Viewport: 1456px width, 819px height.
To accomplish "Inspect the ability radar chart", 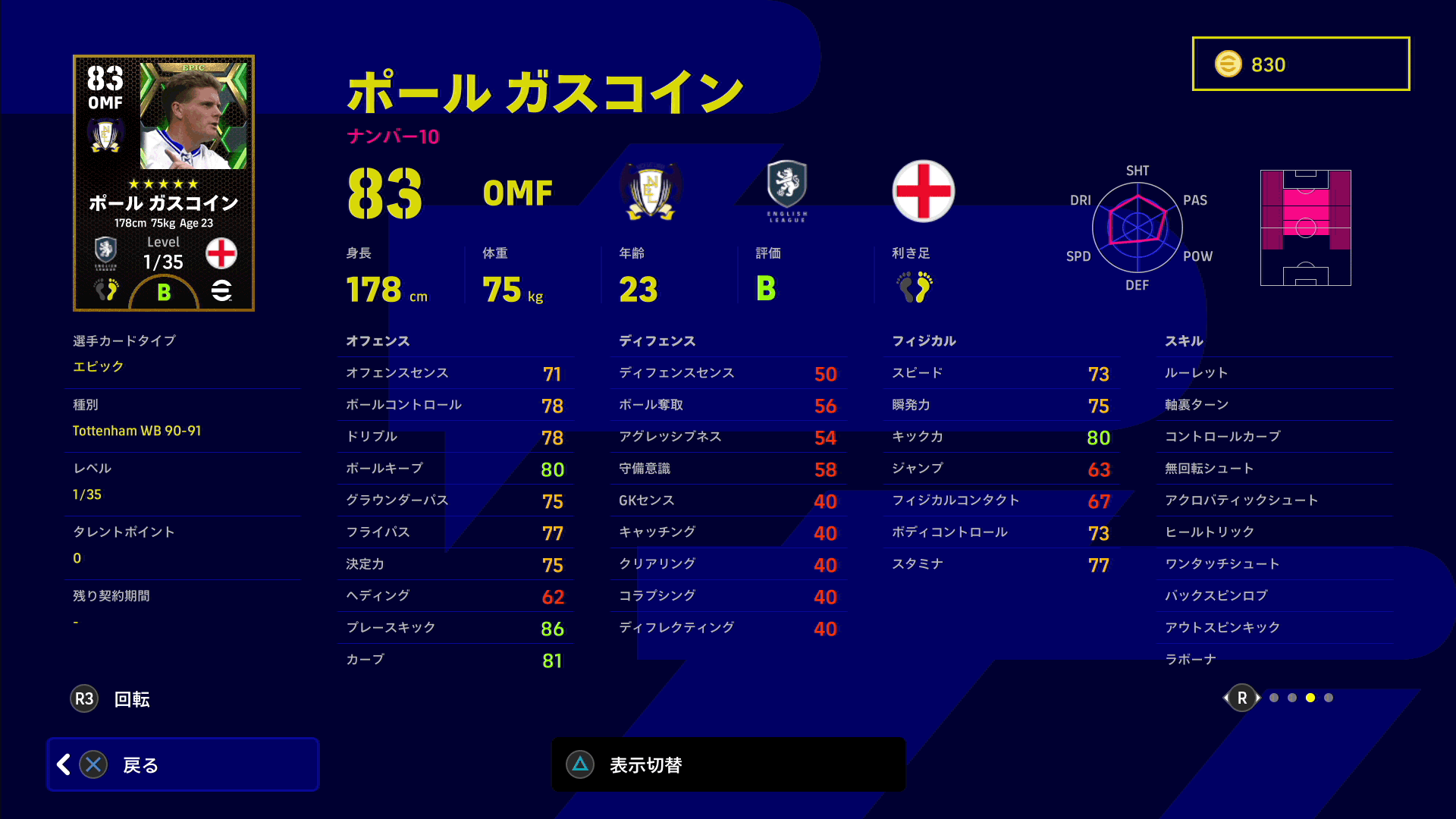I will 1137,227.
